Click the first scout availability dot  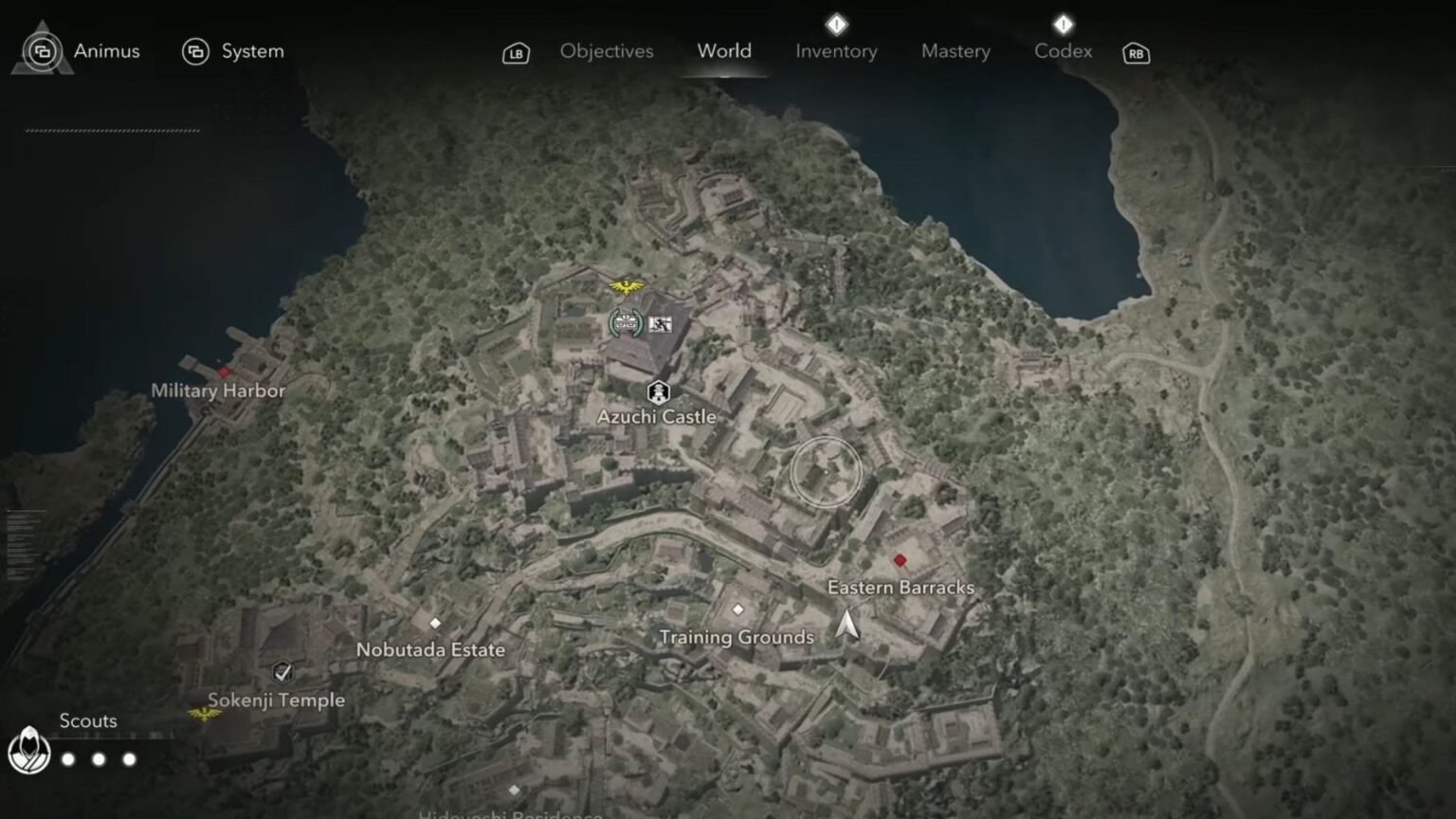pyautogui.click(x=67, y=758)
